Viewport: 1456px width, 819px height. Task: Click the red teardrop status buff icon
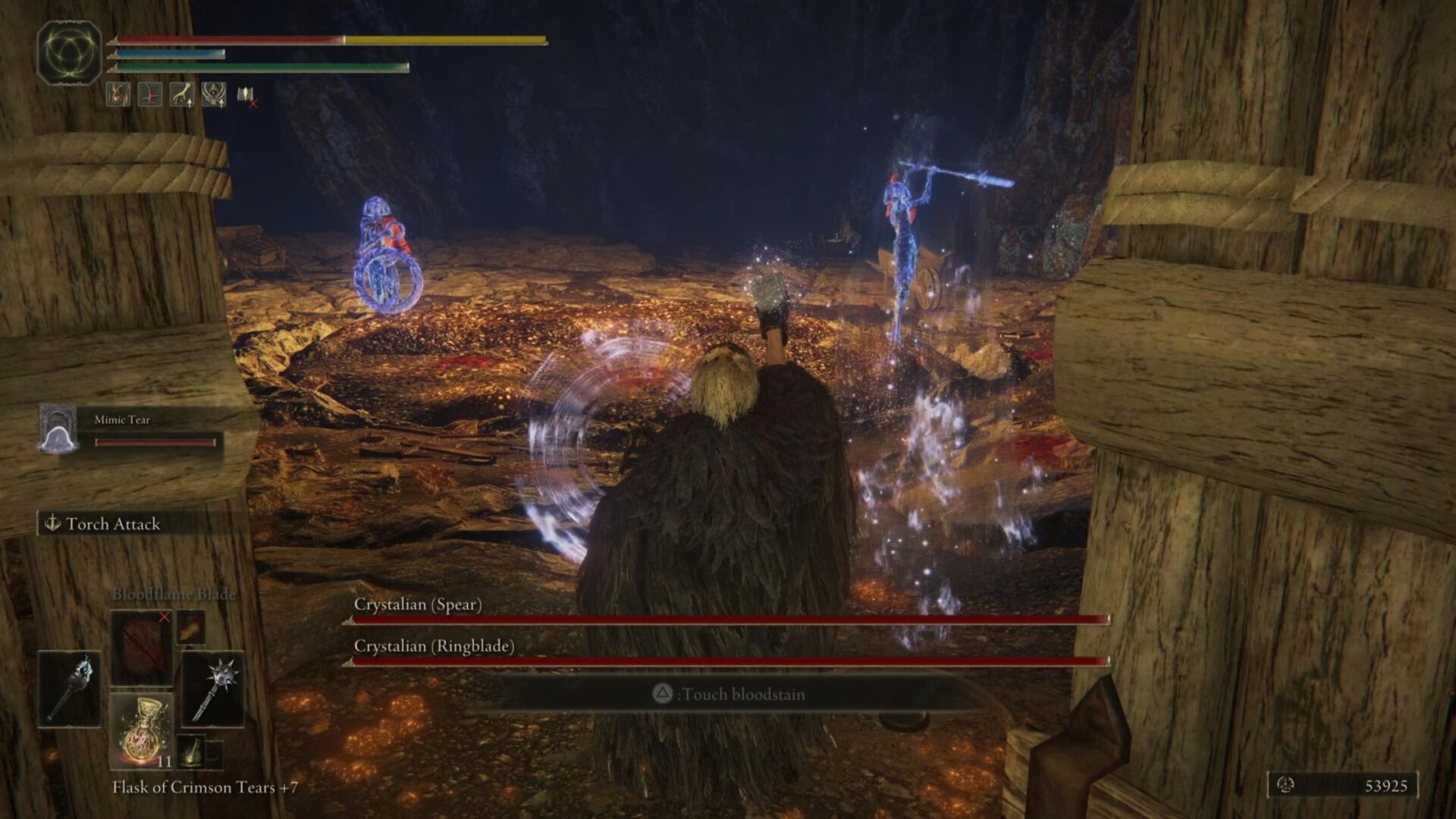coord(118,95)
